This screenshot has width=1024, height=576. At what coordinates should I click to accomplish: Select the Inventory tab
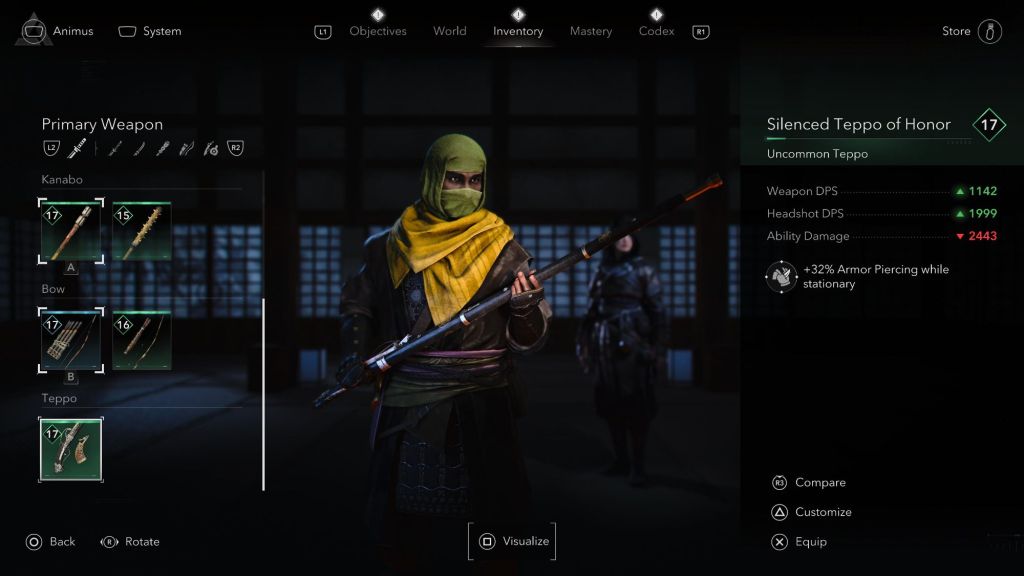518,31
